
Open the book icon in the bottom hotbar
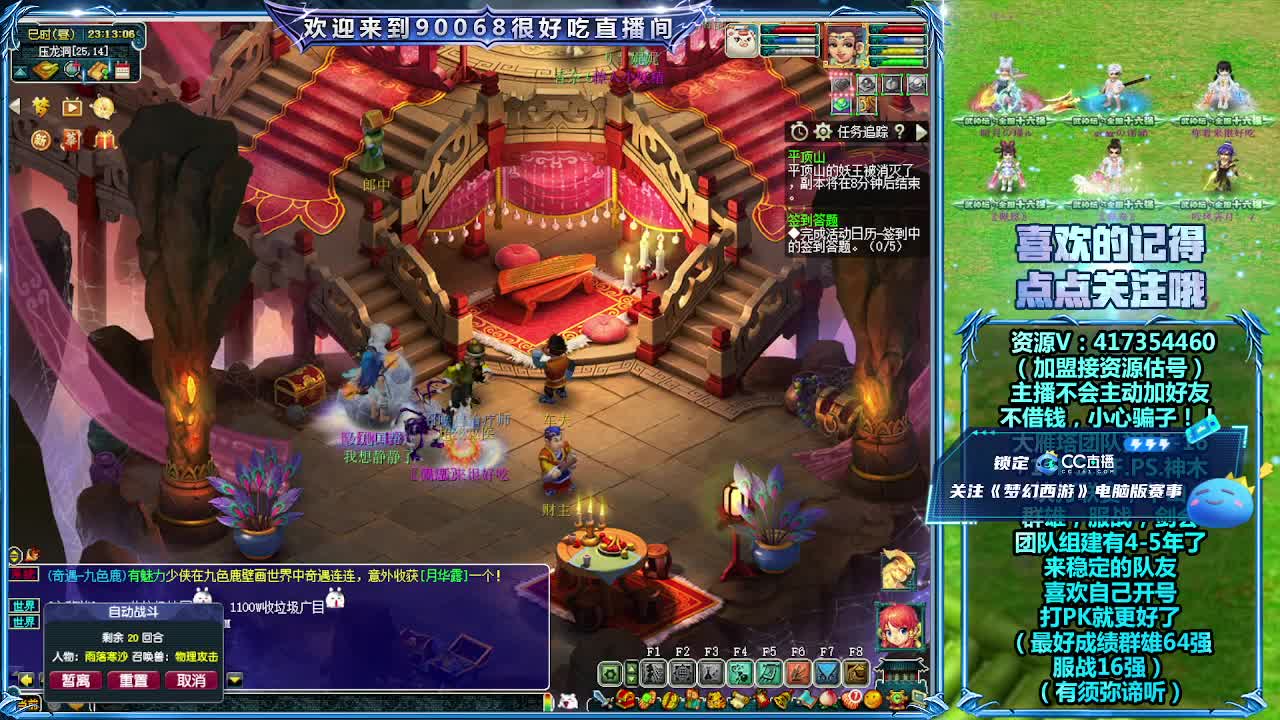pyautogui.click(x=808, y=699)
